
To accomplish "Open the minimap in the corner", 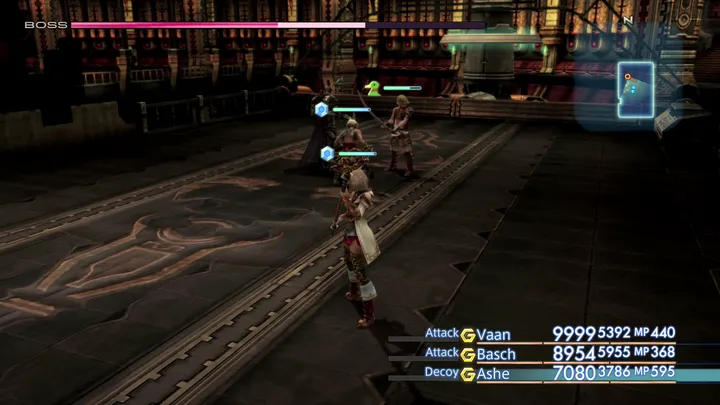I will (635, 90).
